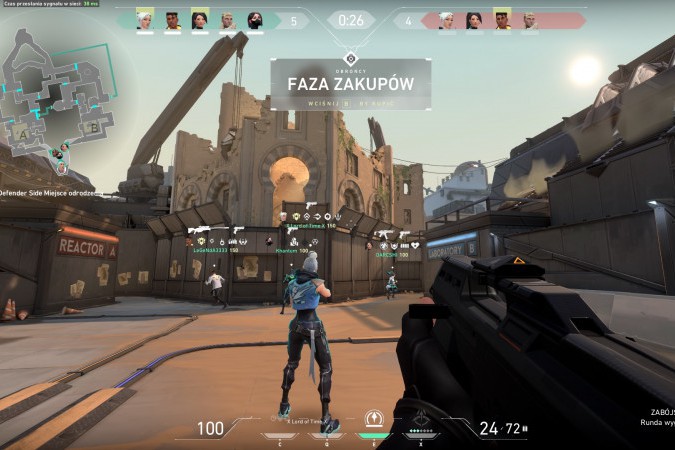This screenshot has height=450, width=675.
Task: Activate the X ultimate ability icon
Action: tap(422, 420)
